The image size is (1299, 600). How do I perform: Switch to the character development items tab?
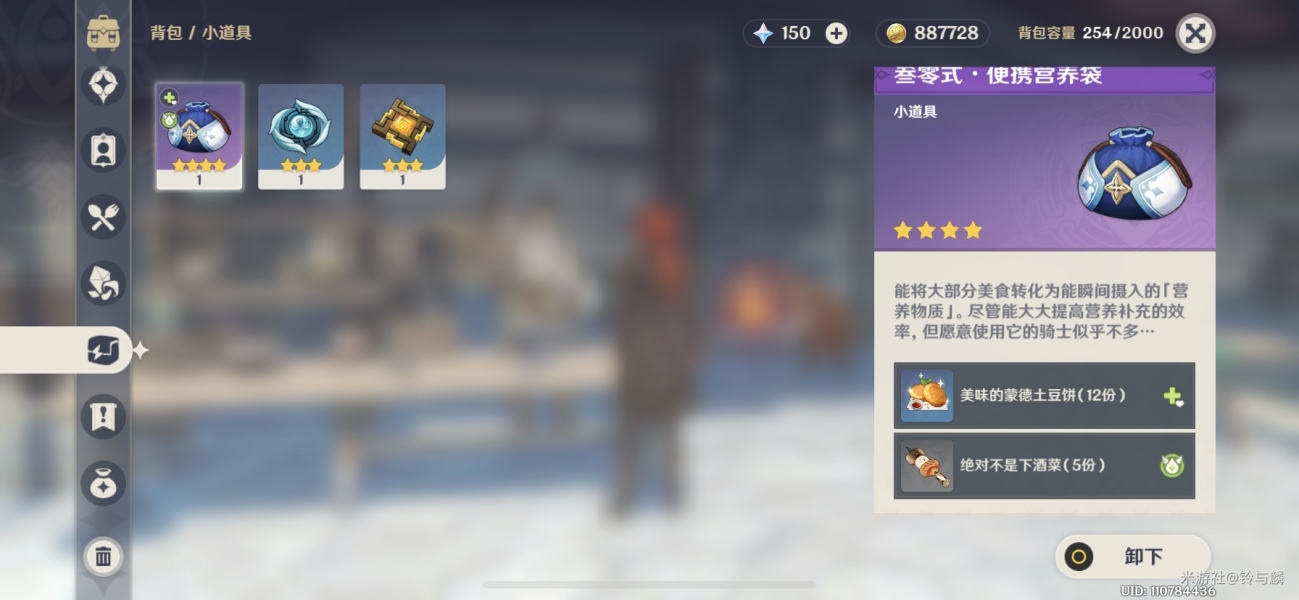point(103,150)
